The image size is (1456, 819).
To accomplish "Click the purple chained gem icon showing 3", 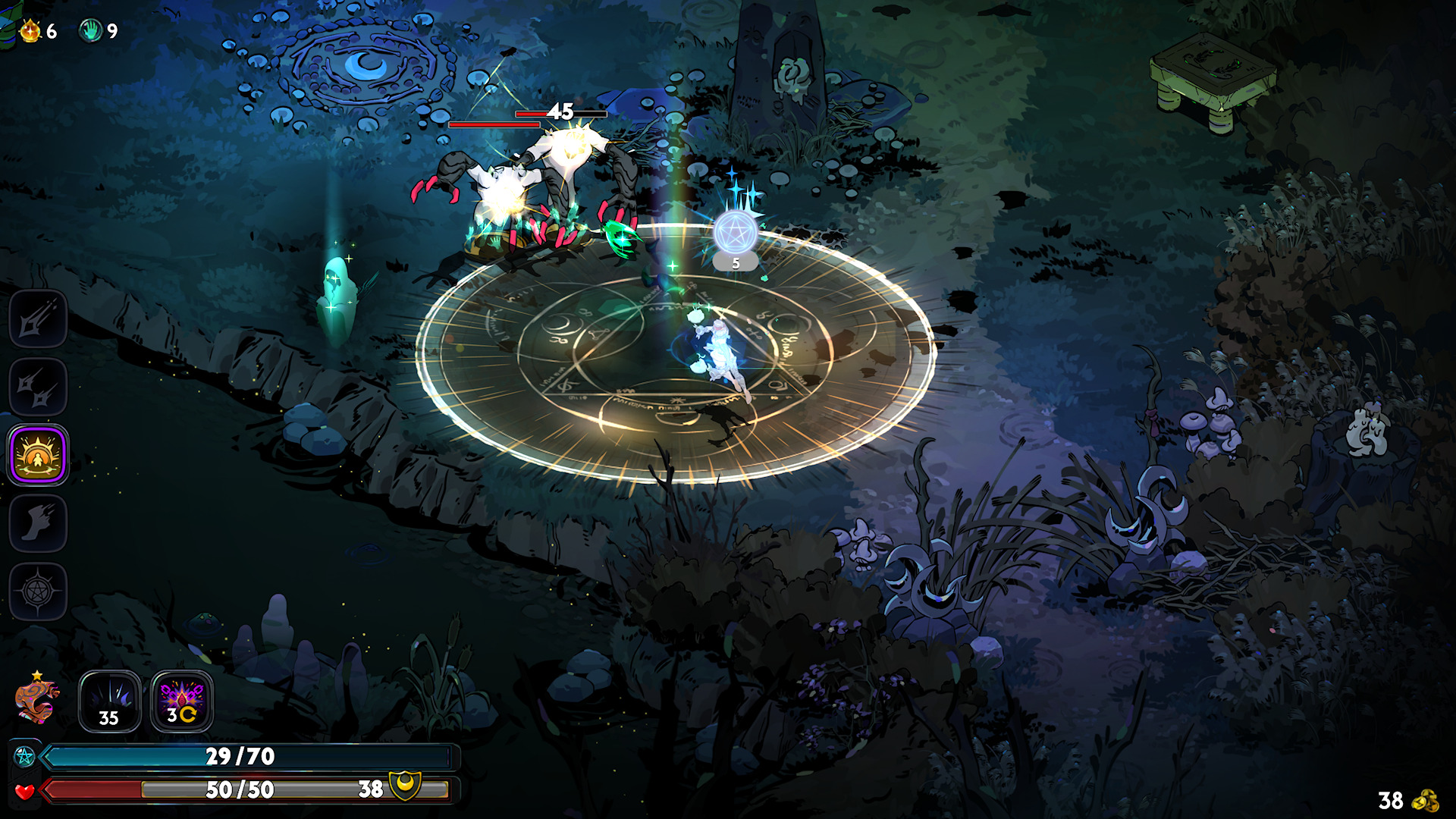I will (x=182, y=701).
